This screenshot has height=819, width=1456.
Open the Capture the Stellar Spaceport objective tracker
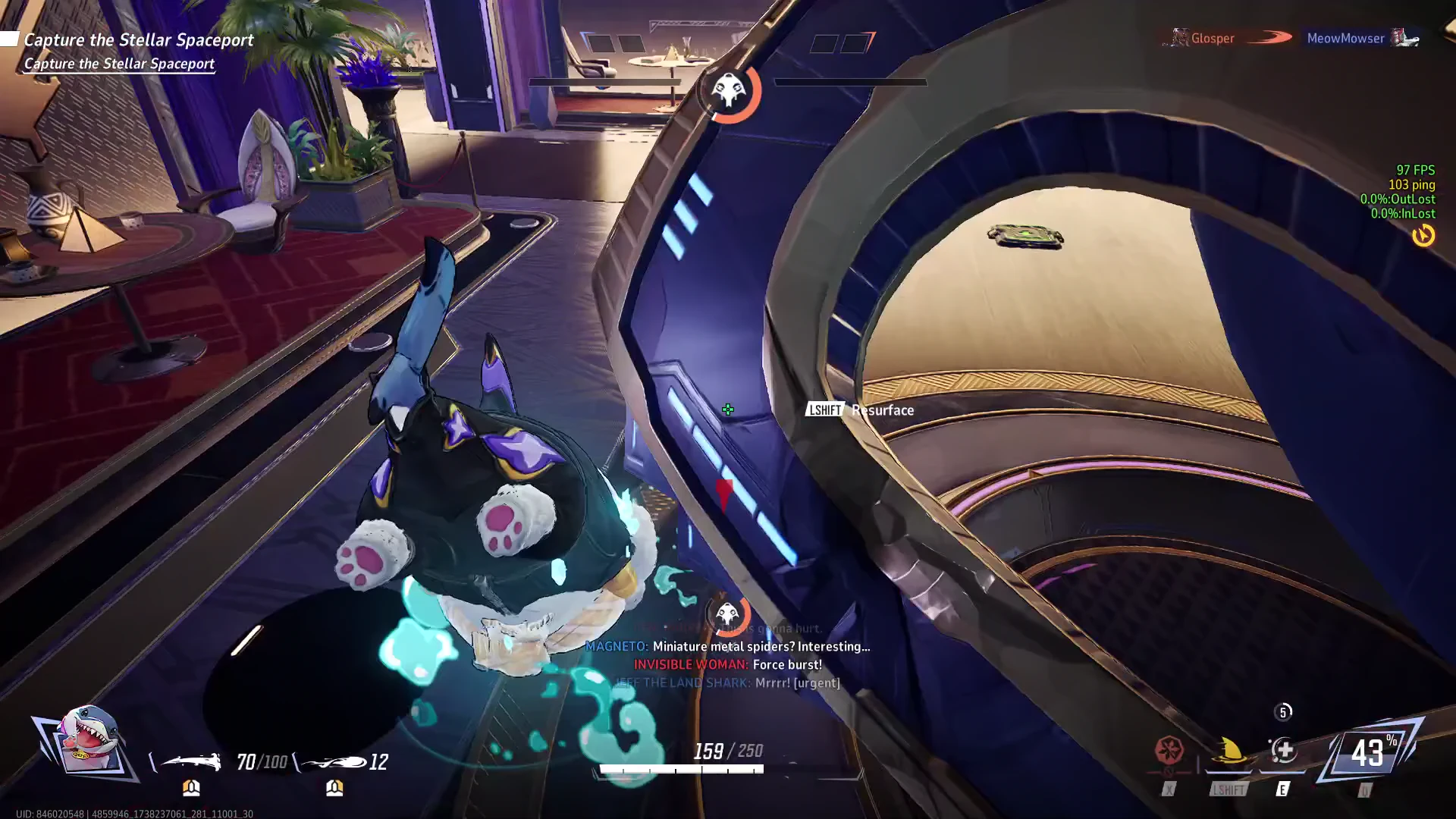(138, 40)
